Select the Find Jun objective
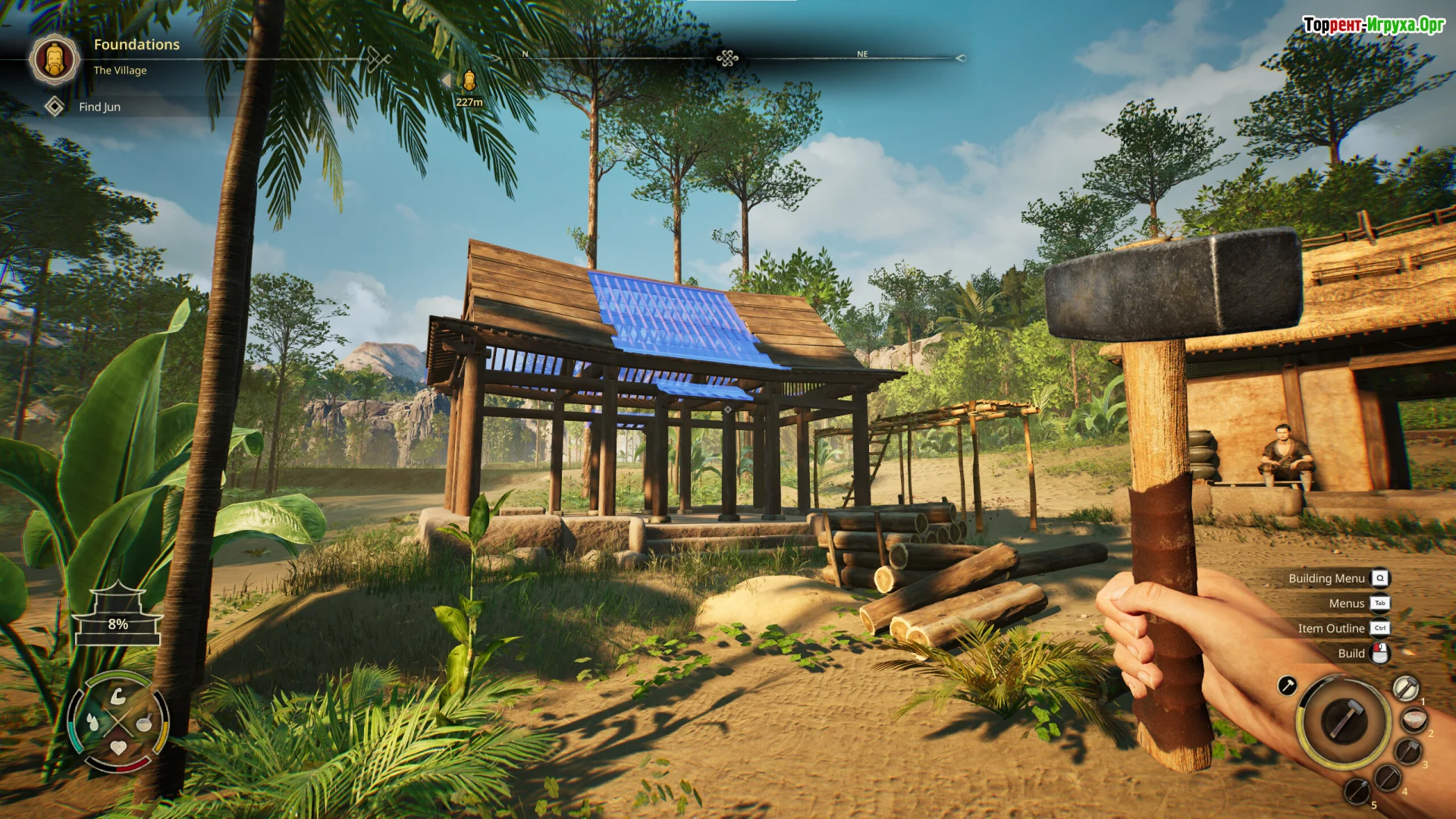Viewport: 1456px width, 819px height. [x=99, y=107]
